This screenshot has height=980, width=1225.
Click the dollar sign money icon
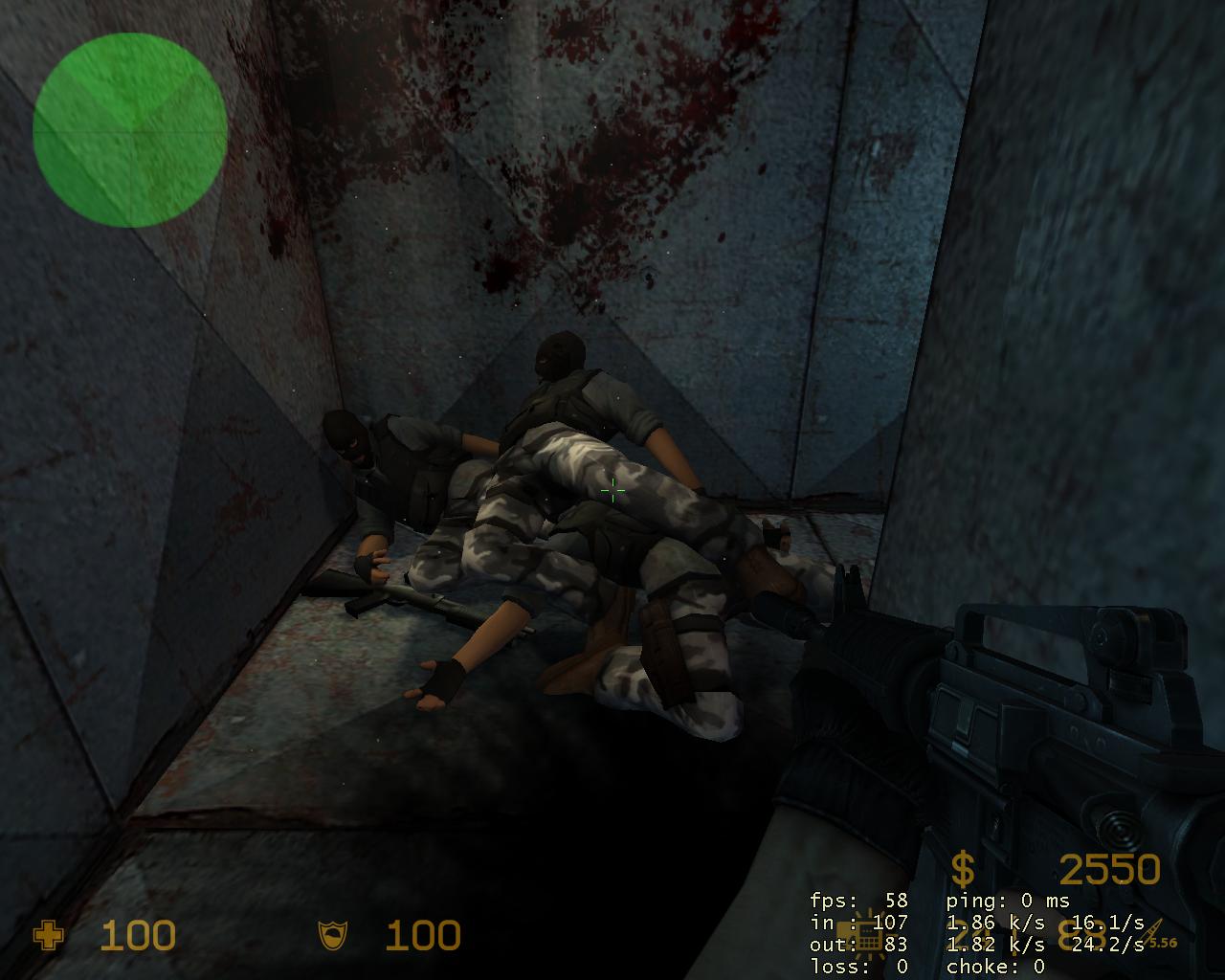(963, 869)
